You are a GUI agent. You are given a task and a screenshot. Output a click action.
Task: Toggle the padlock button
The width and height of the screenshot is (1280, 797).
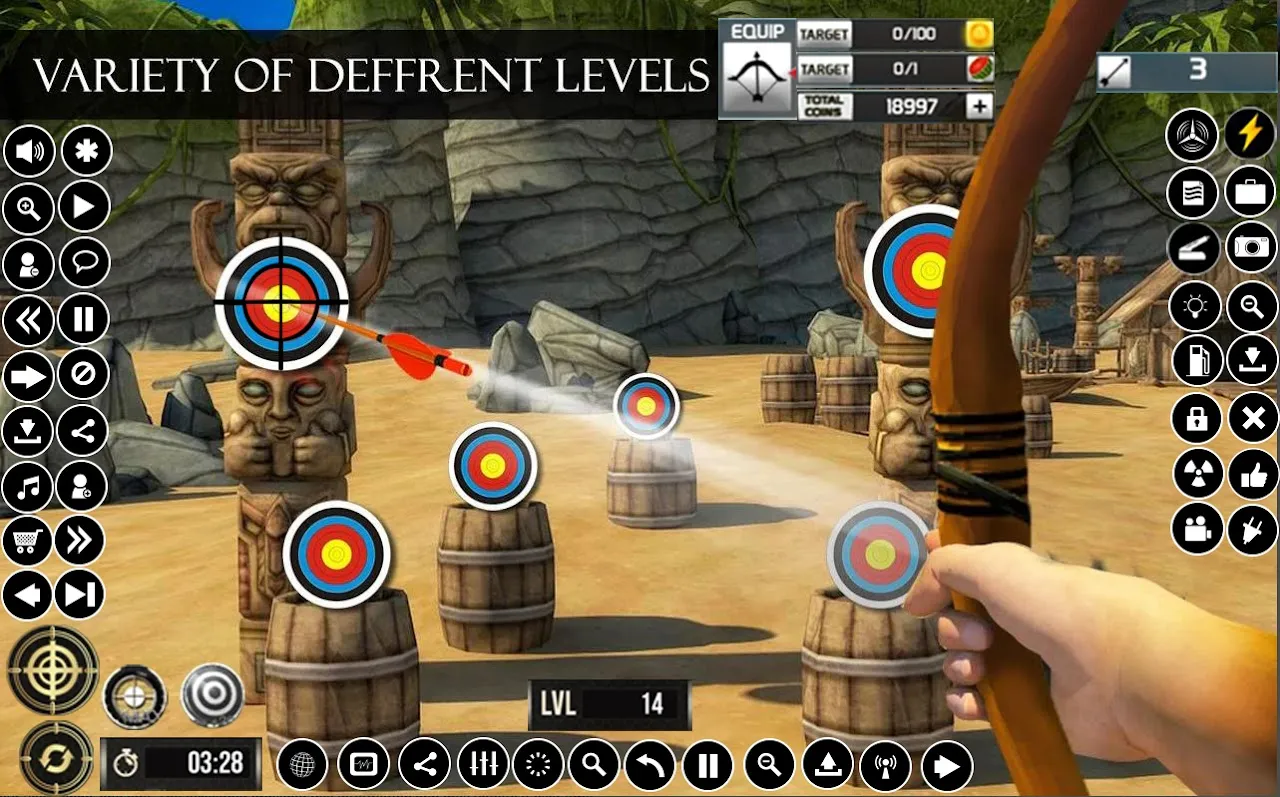(1196, 418)
